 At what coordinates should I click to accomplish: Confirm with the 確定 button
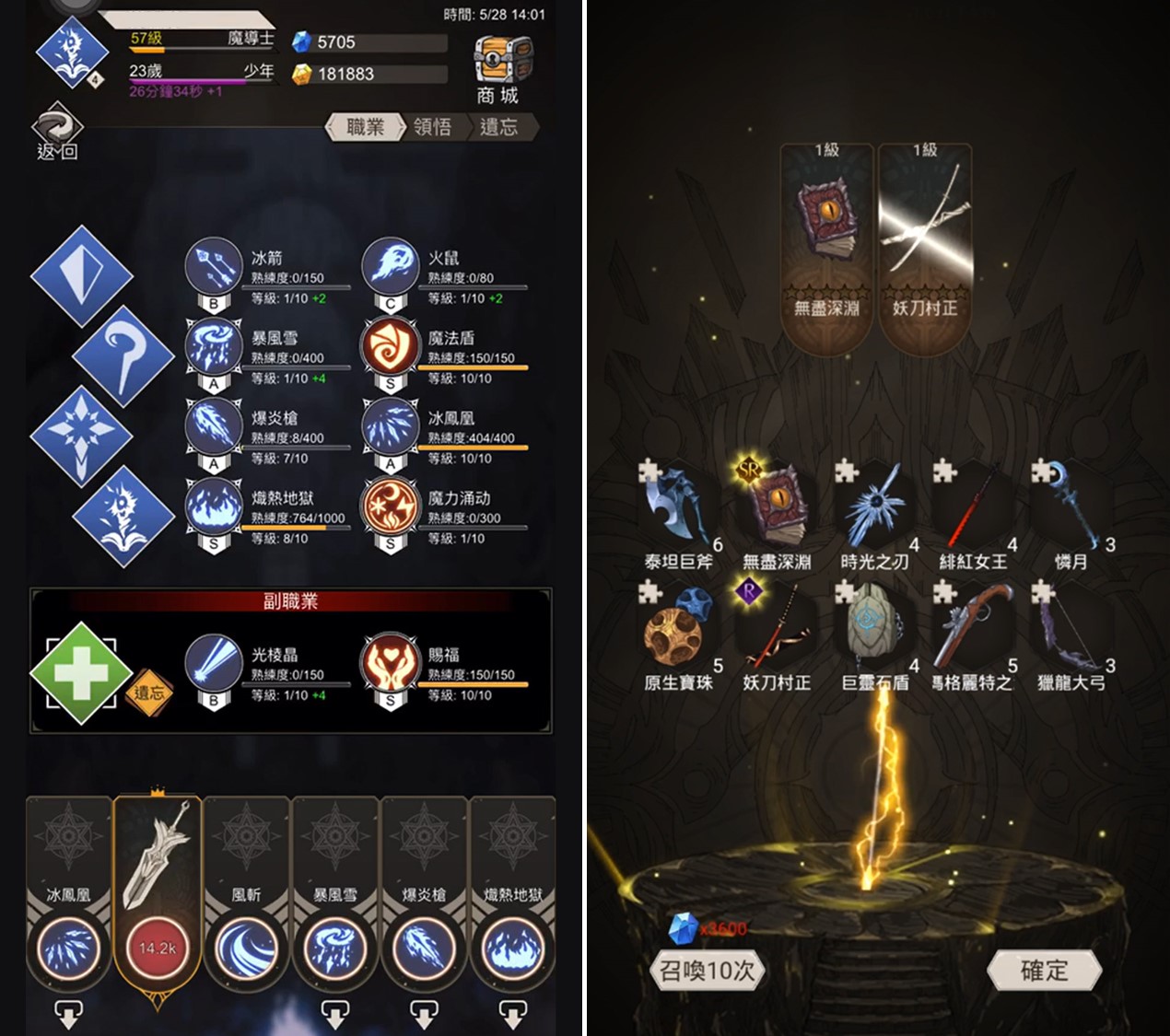pyautogui.click(x=1043, y=970)
